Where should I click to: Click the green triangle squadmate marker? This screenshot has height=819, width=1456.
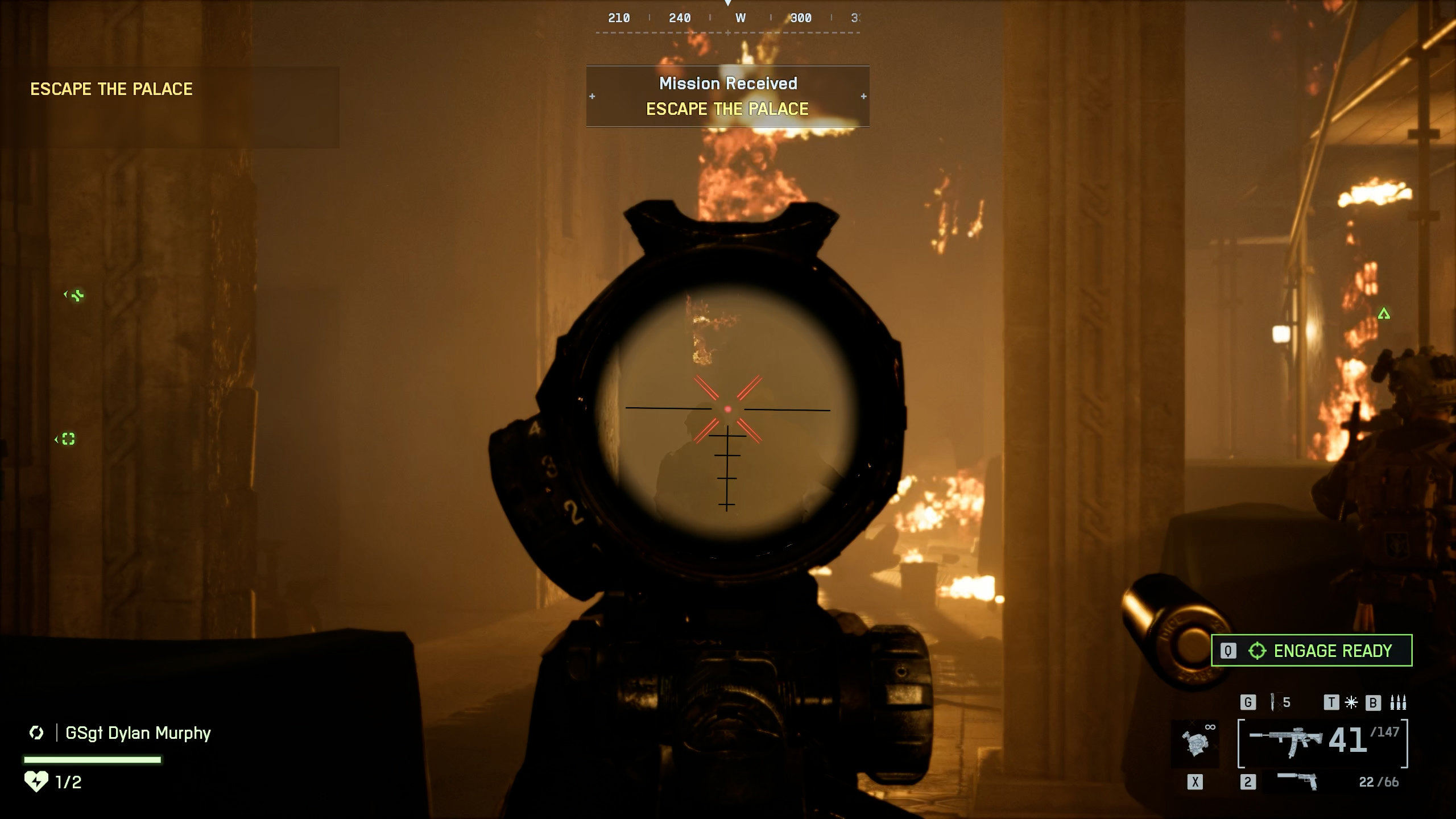pos(1384,313)
